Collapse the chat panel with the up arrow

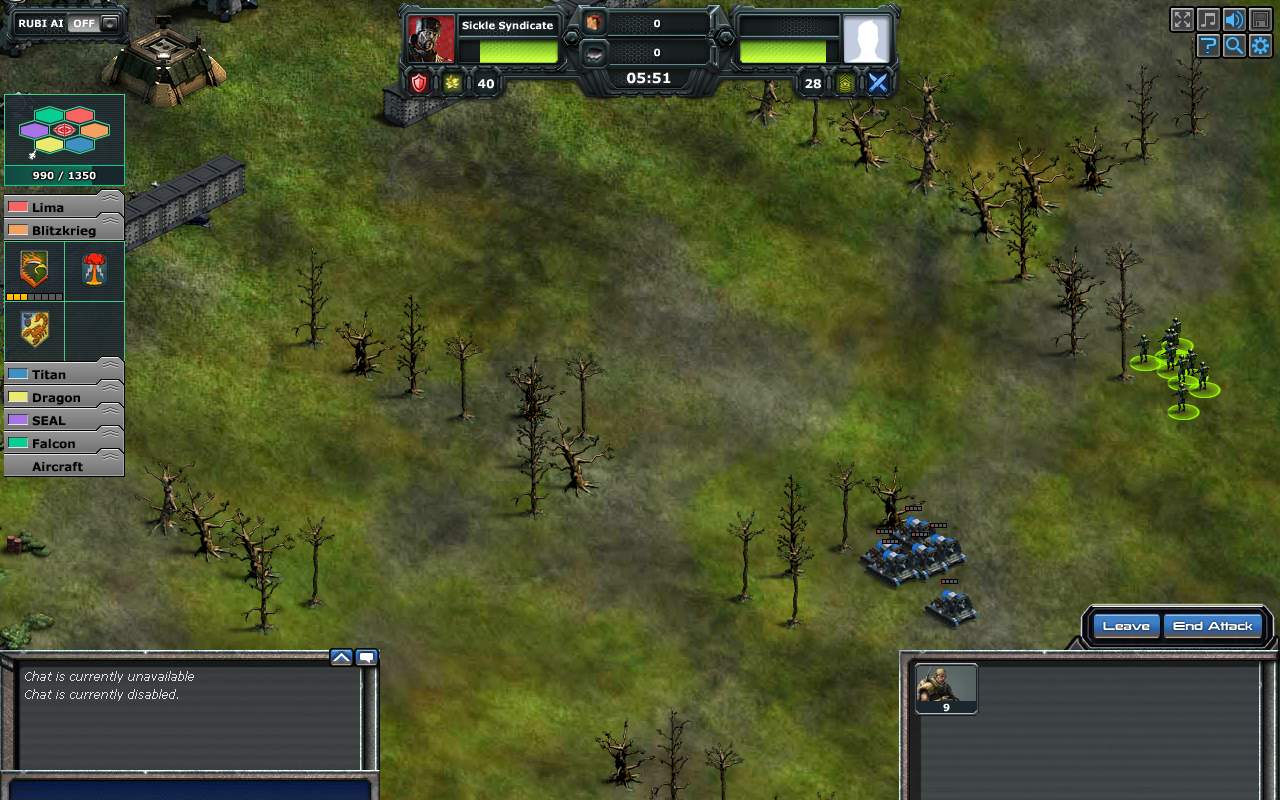pyautogui.click(x=342, y=657)
